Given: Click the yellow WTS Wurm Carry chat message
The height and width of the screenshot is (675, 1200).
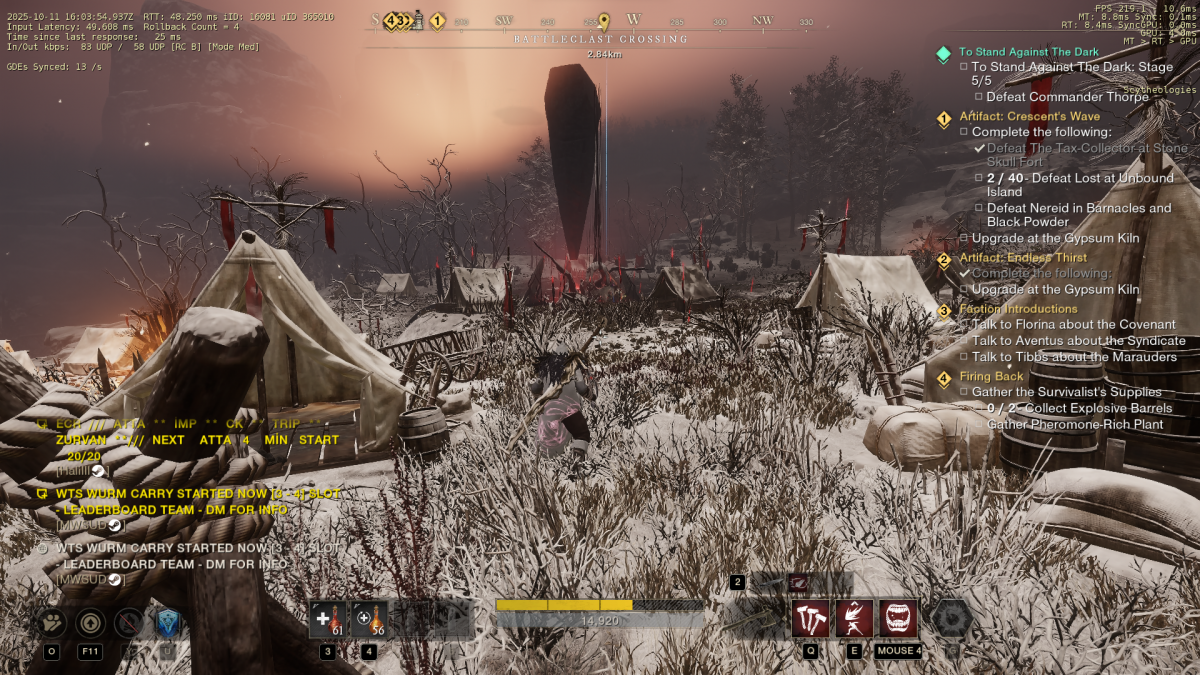Looking at the screenshot, I should [x=197, y=494].
